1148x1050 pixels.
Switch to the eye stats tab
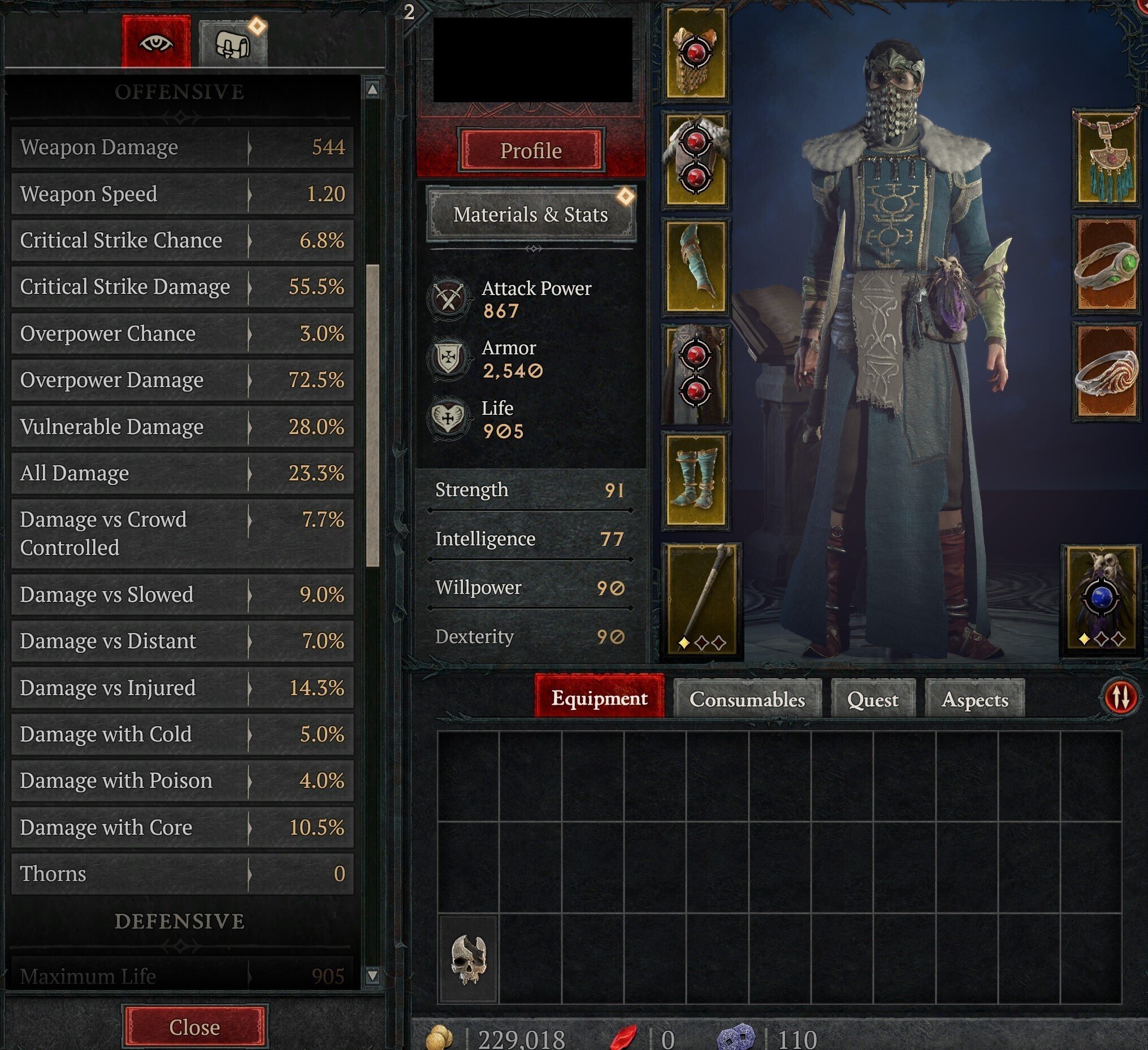156,42
